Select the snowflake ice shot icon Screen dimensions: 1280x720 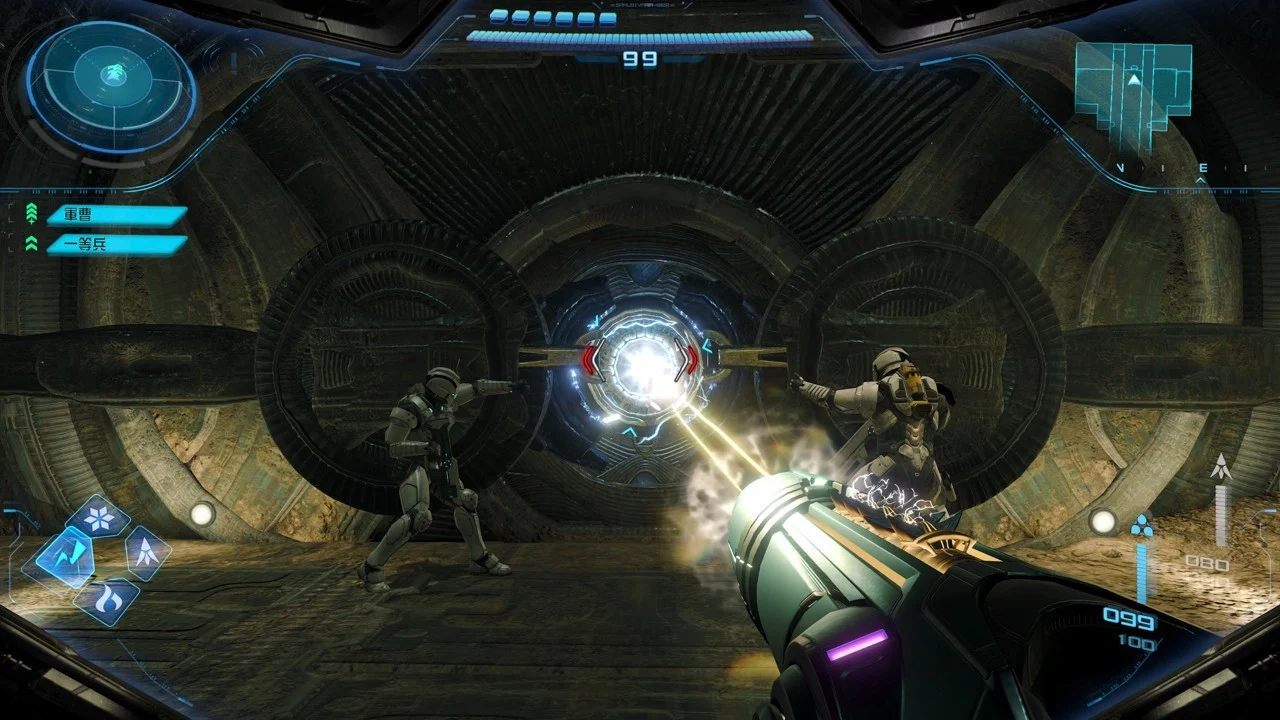[x=99, y=518]
